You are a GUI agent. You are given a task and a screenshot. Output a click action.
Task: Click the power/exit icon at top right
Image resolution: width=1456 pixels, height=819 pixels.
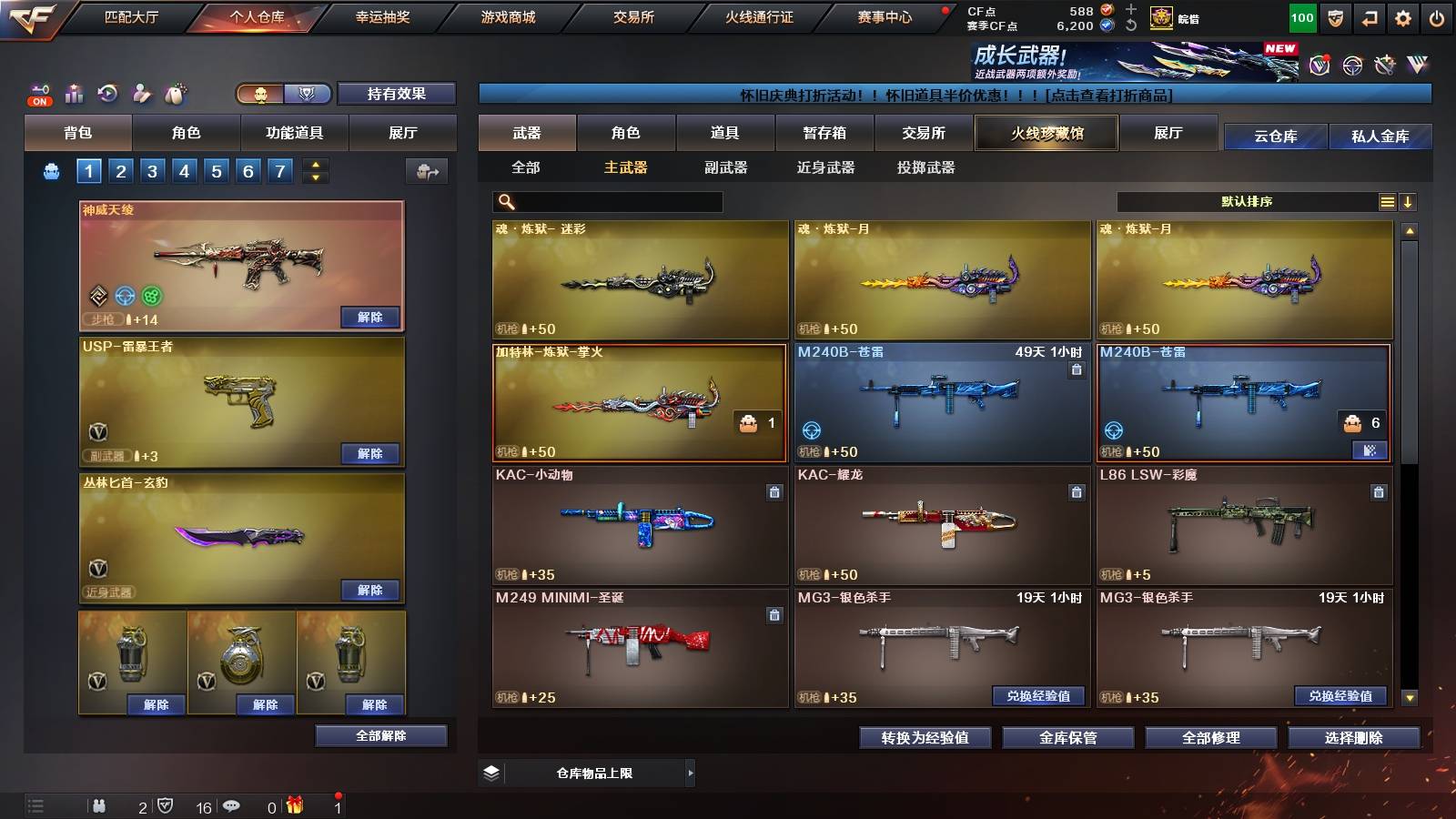click(x=1437, y=17)
